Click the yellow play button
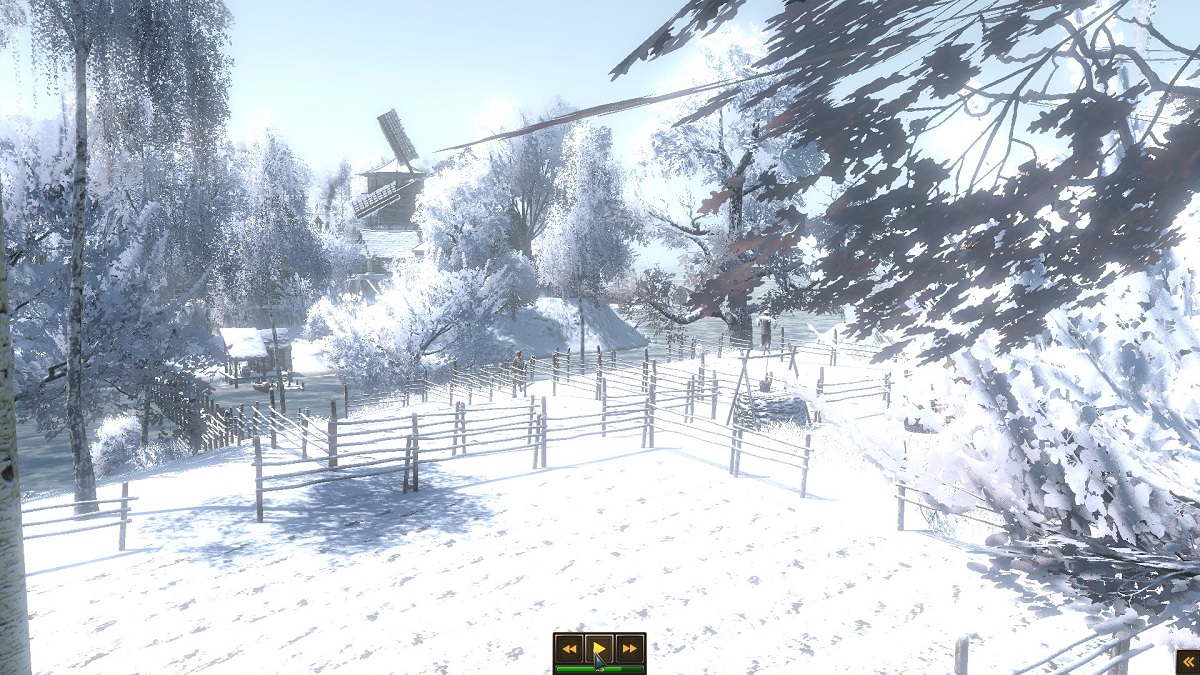Viewport: 1200px width, 675px height. coord(599,648)
